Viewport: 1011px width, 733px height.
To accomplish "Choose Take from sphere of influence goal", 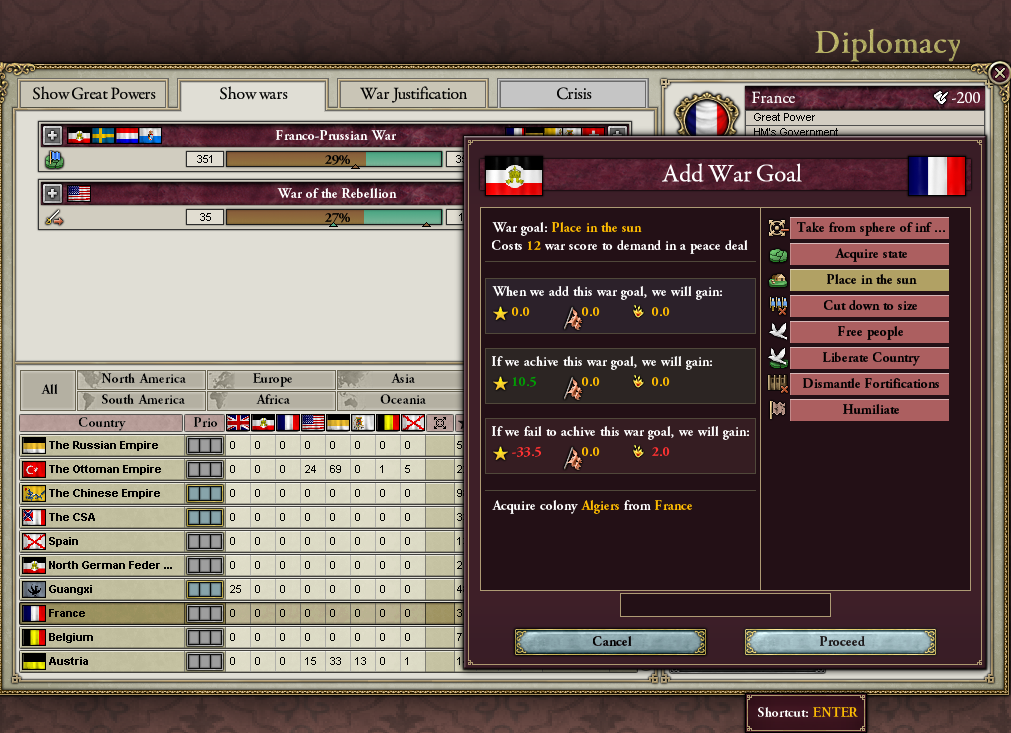I will (x=870, y=228).
